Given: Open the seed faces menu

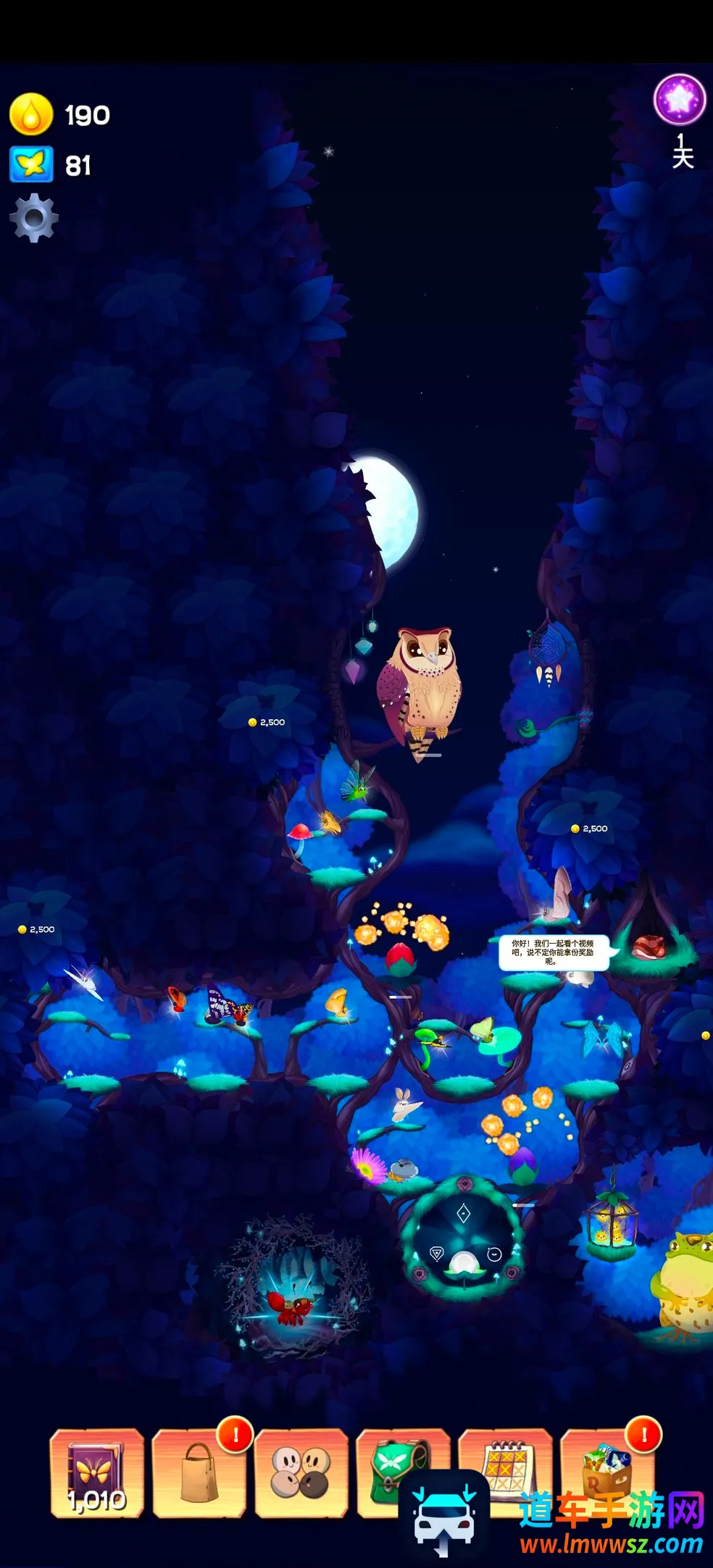Looking at the screenshot, I should [x=301, y=1472].
